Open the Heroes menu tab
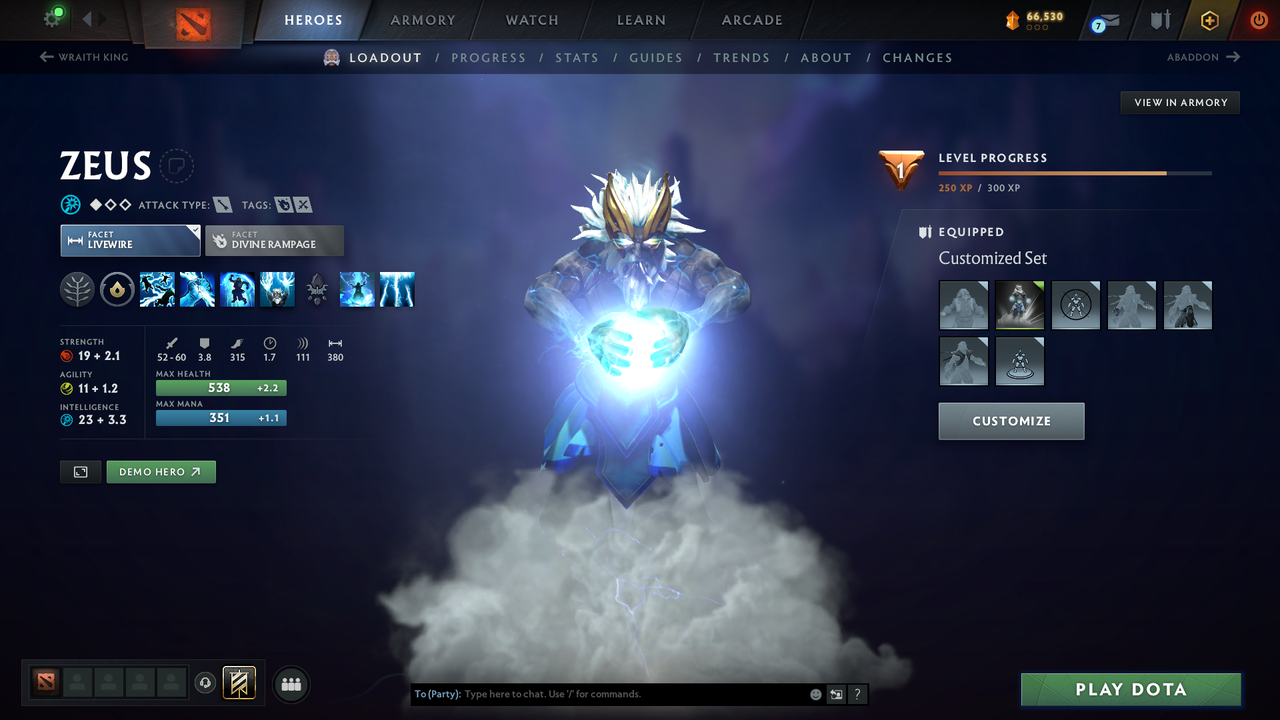The height and width of the screenshot is (720, 1280). click(313, 20)
